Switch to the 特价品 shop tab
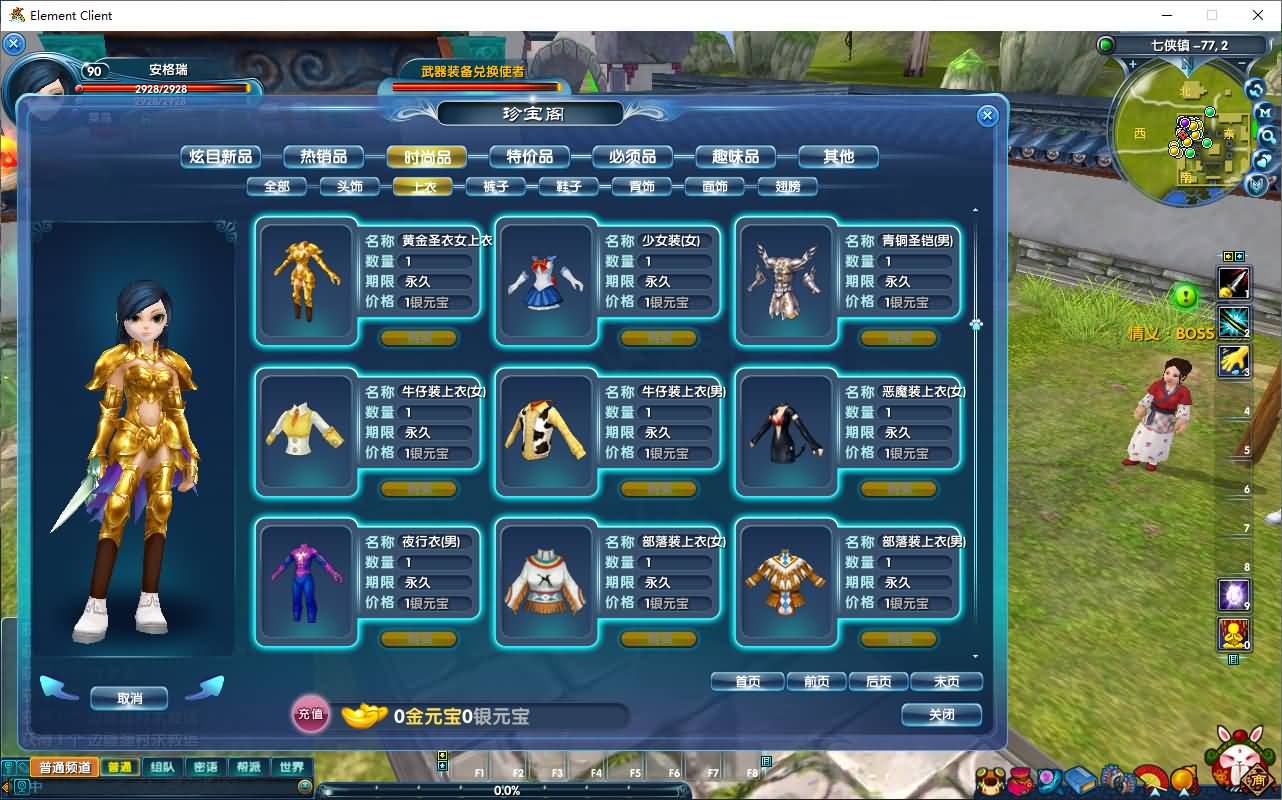1282x800 pixels. tap(531, 156)
